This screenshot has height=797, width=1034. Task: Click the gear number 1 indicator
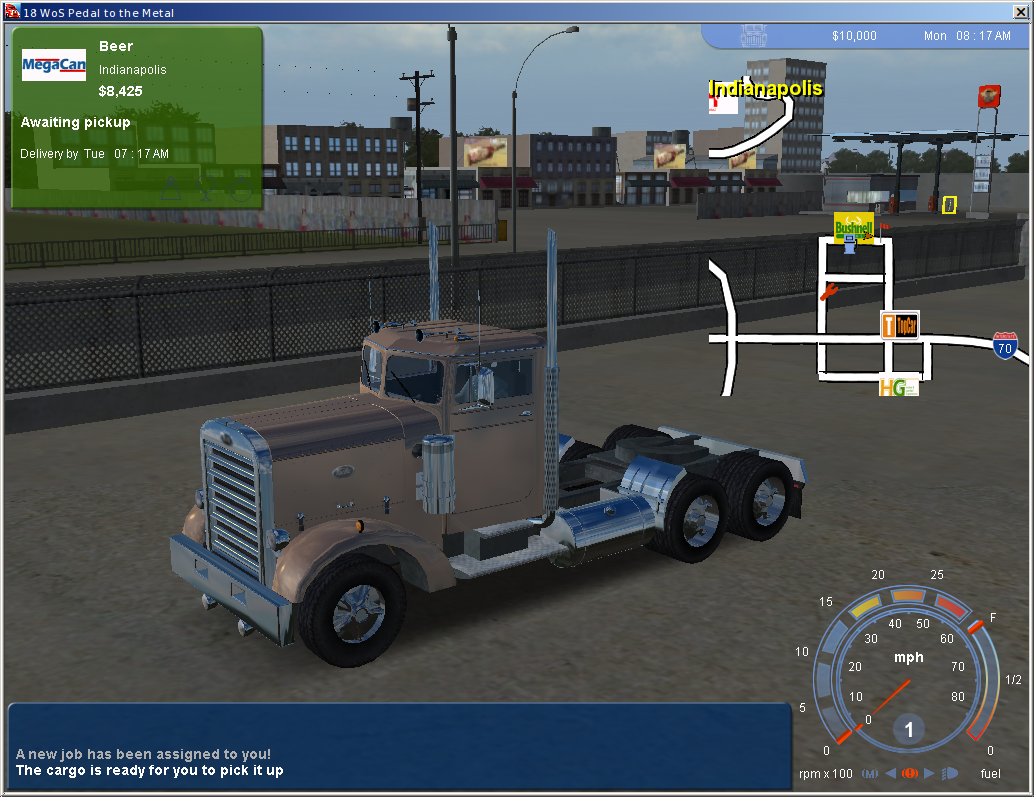point(909,730)
